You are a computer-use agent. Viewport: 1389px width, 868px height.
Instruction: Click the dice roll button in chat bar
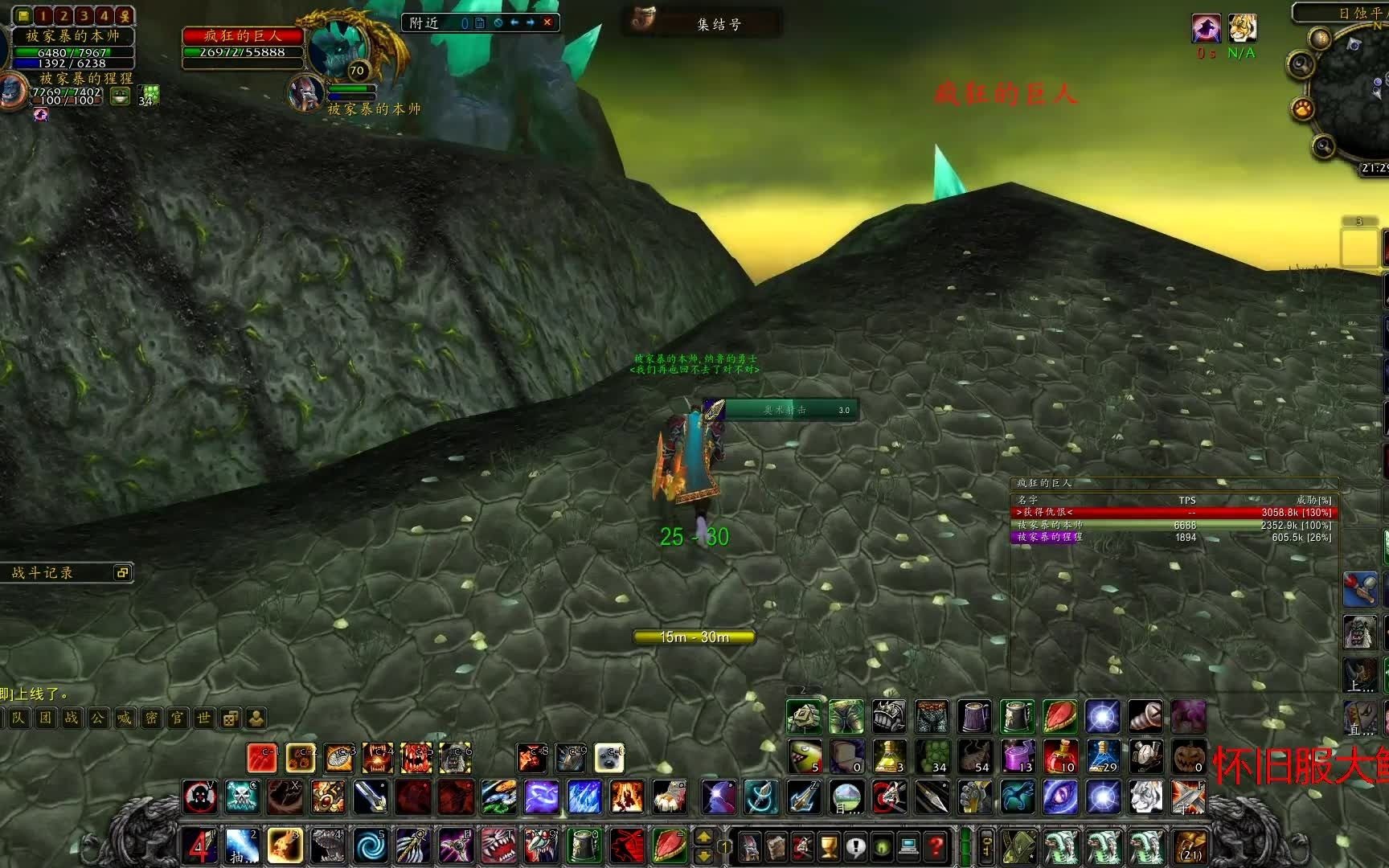(x=230, y=718)
